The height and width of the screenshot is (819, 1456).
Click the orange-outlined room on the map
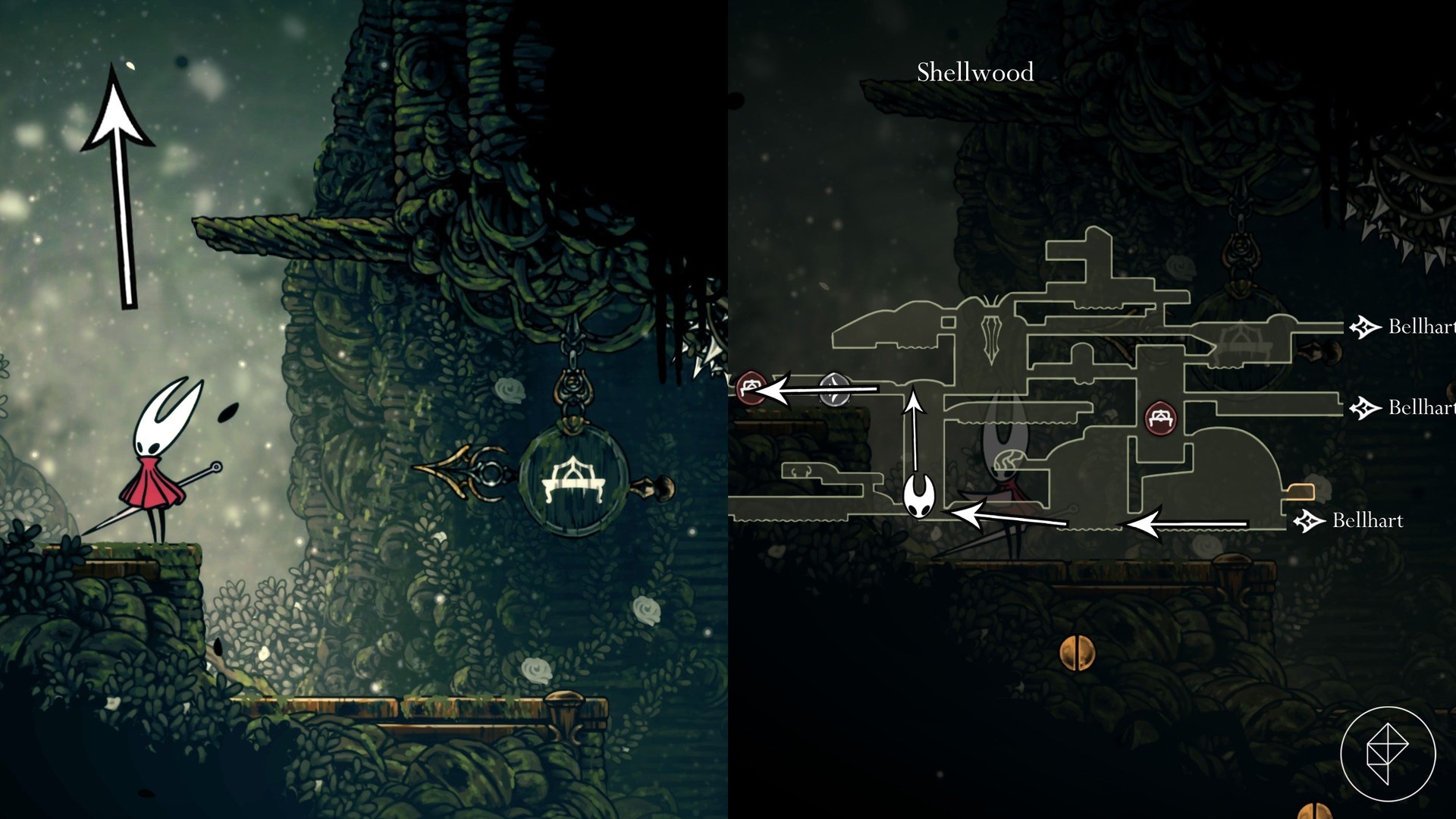(x=1298, y=493)
